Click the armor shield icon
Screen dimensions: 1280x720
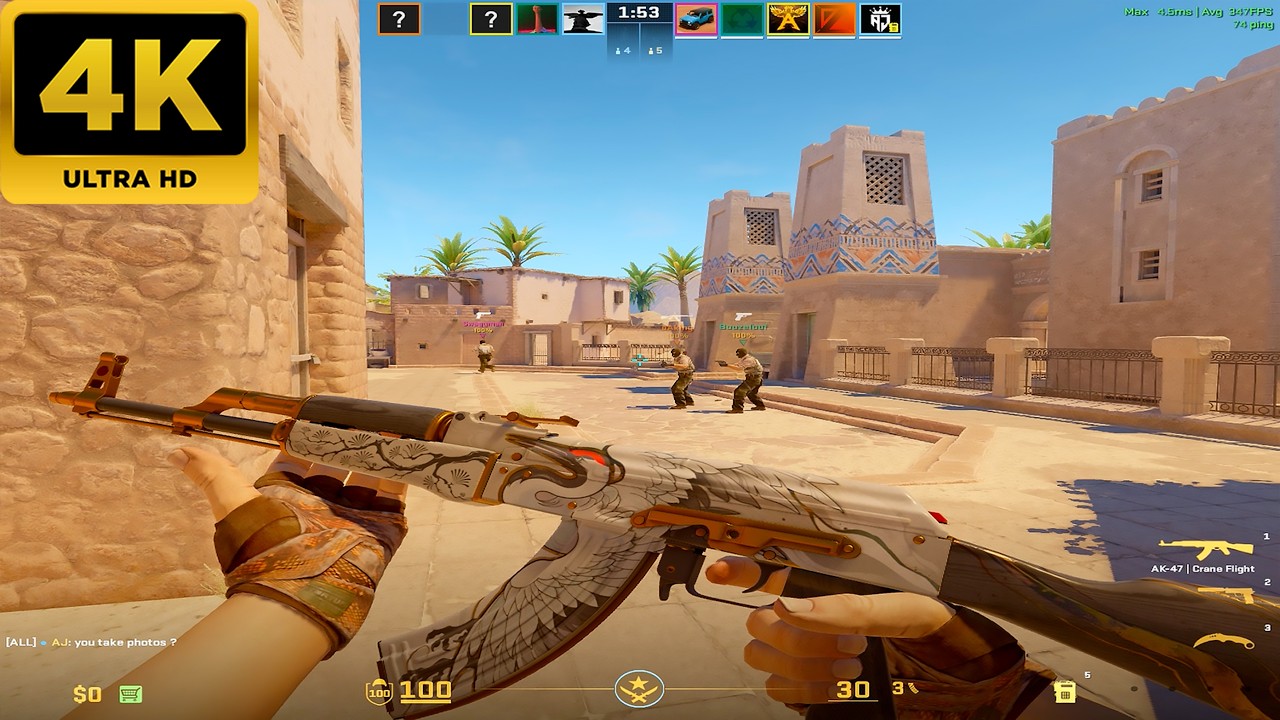[x=379, y=691]
